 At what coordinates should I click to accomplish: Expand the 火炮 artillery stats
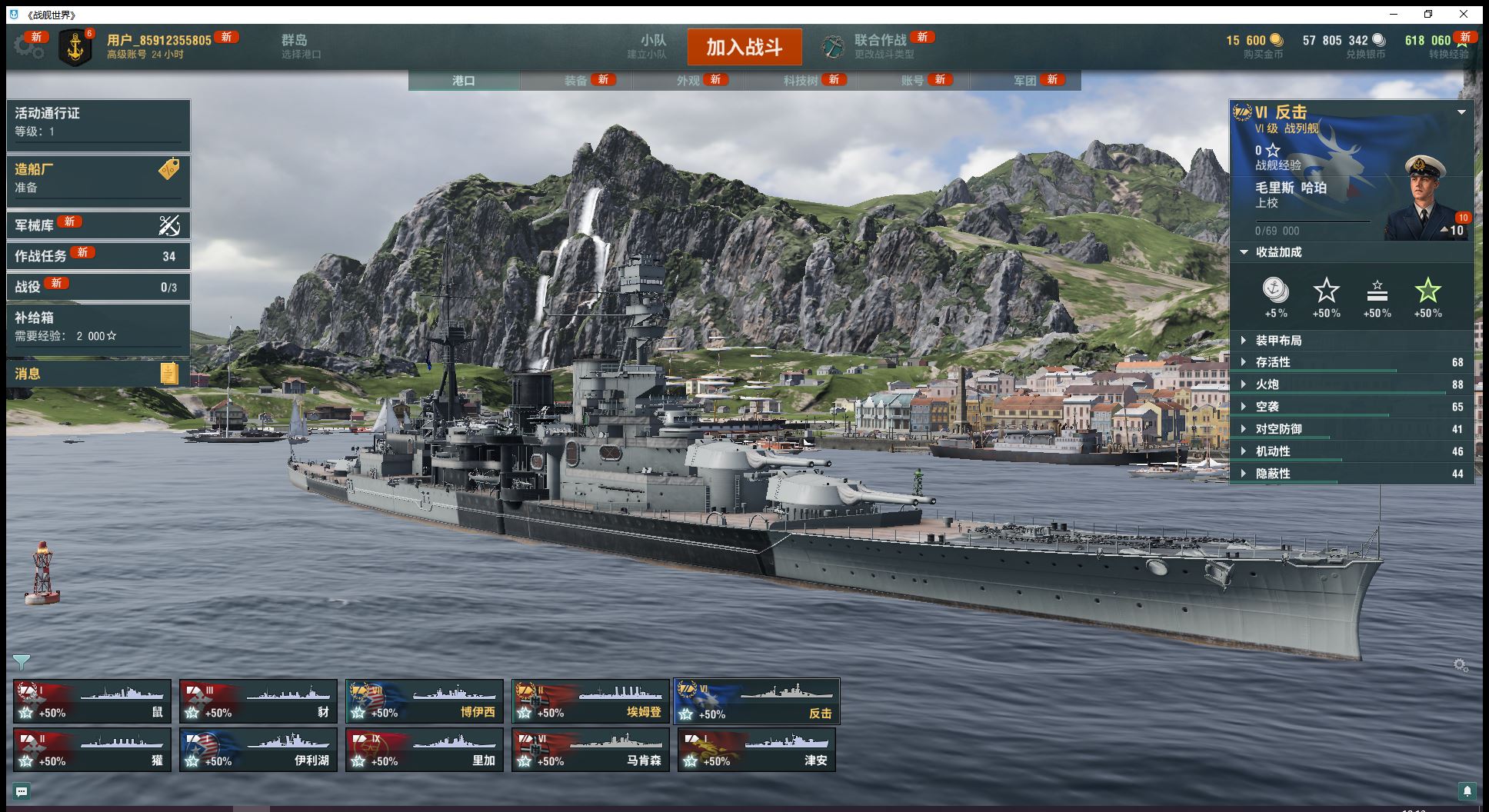(1267, 384)
